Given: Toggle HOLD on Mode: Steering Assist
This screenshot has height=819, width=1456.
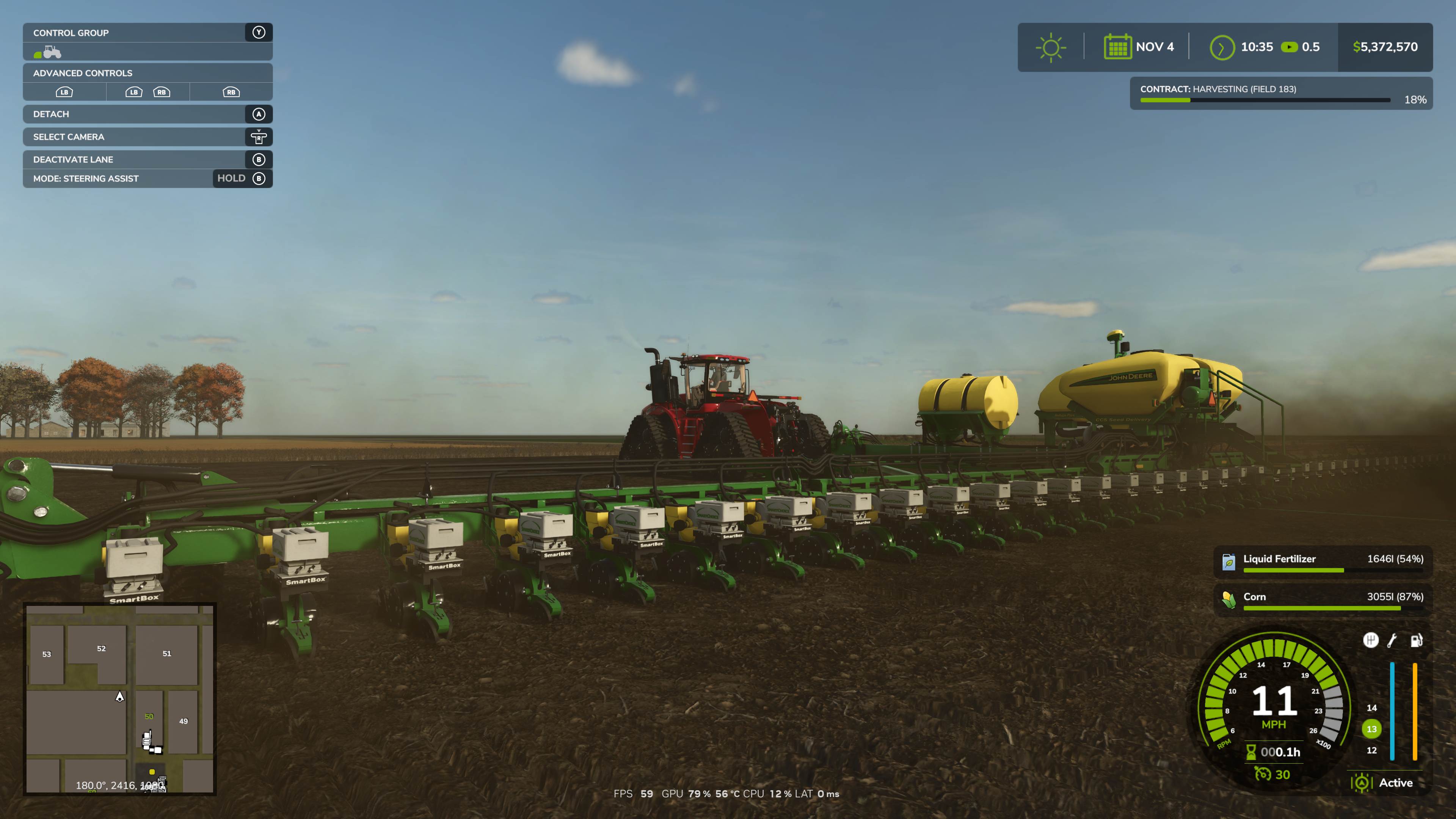Looking at the screenshot, I should pyautogui.click(x=232, y=178).
